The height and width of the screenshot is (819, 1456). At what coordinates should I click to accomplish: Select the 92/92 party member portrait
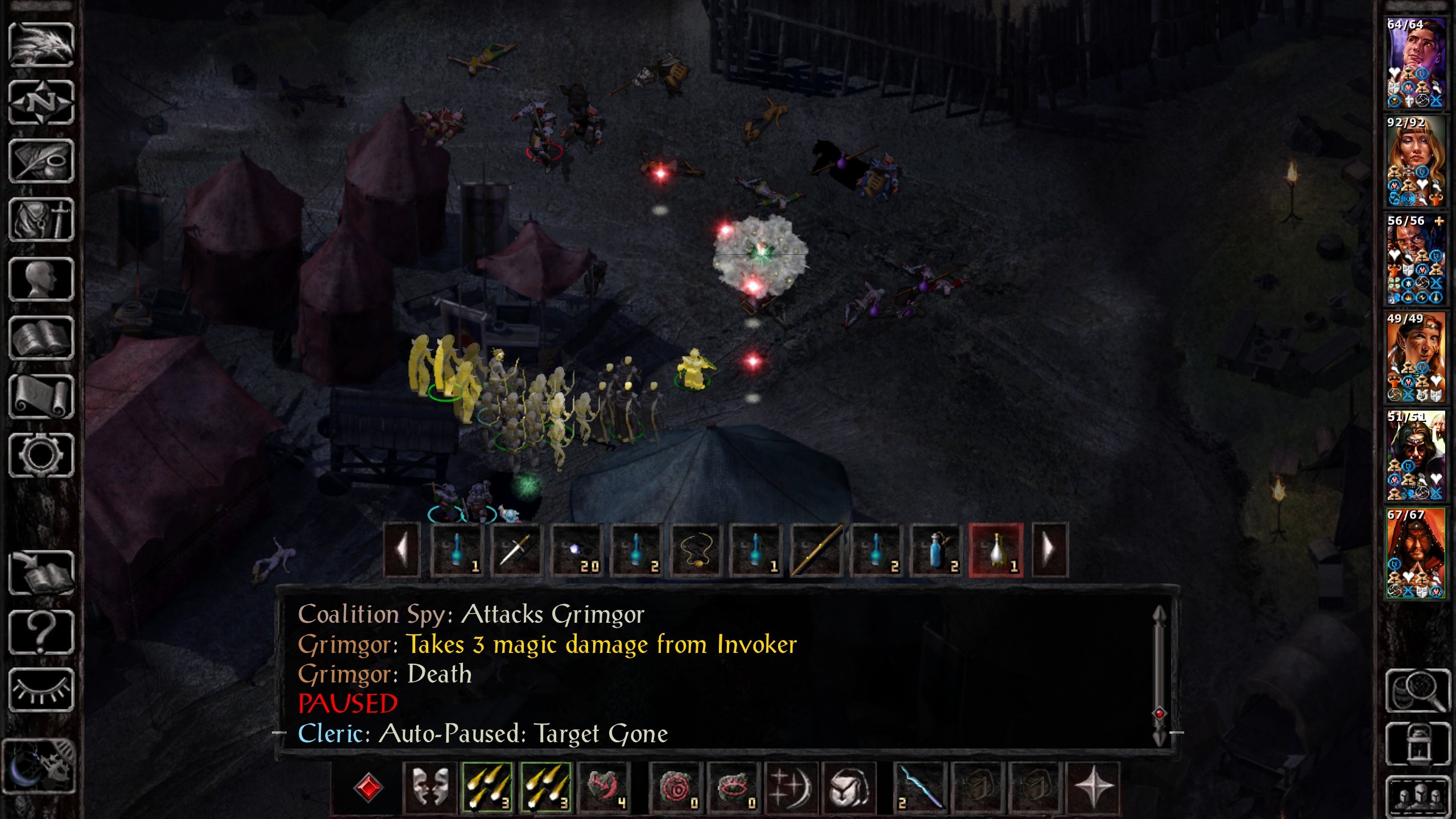(x=1415, y=161)
